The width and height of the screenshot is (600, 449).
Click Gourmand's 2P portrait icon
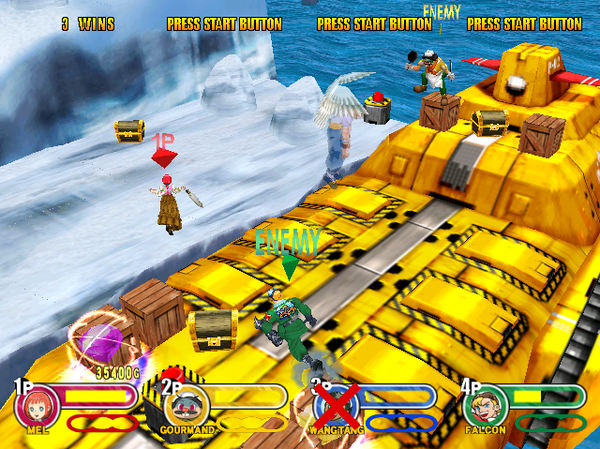pyautogui.click(x=186, y=406)
